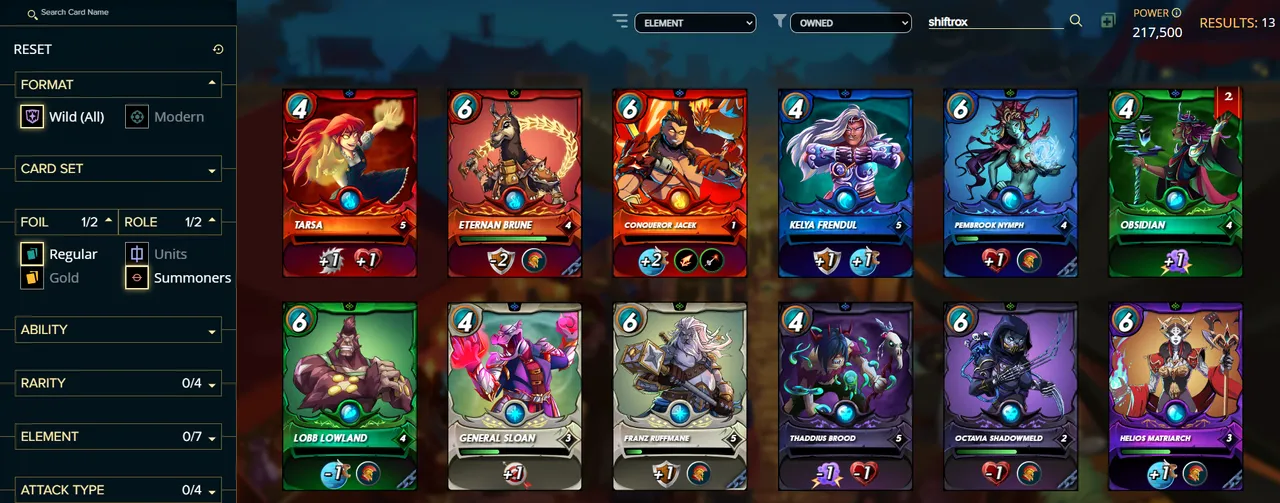Choose the Thaddius Brood card

coord(845,395)
